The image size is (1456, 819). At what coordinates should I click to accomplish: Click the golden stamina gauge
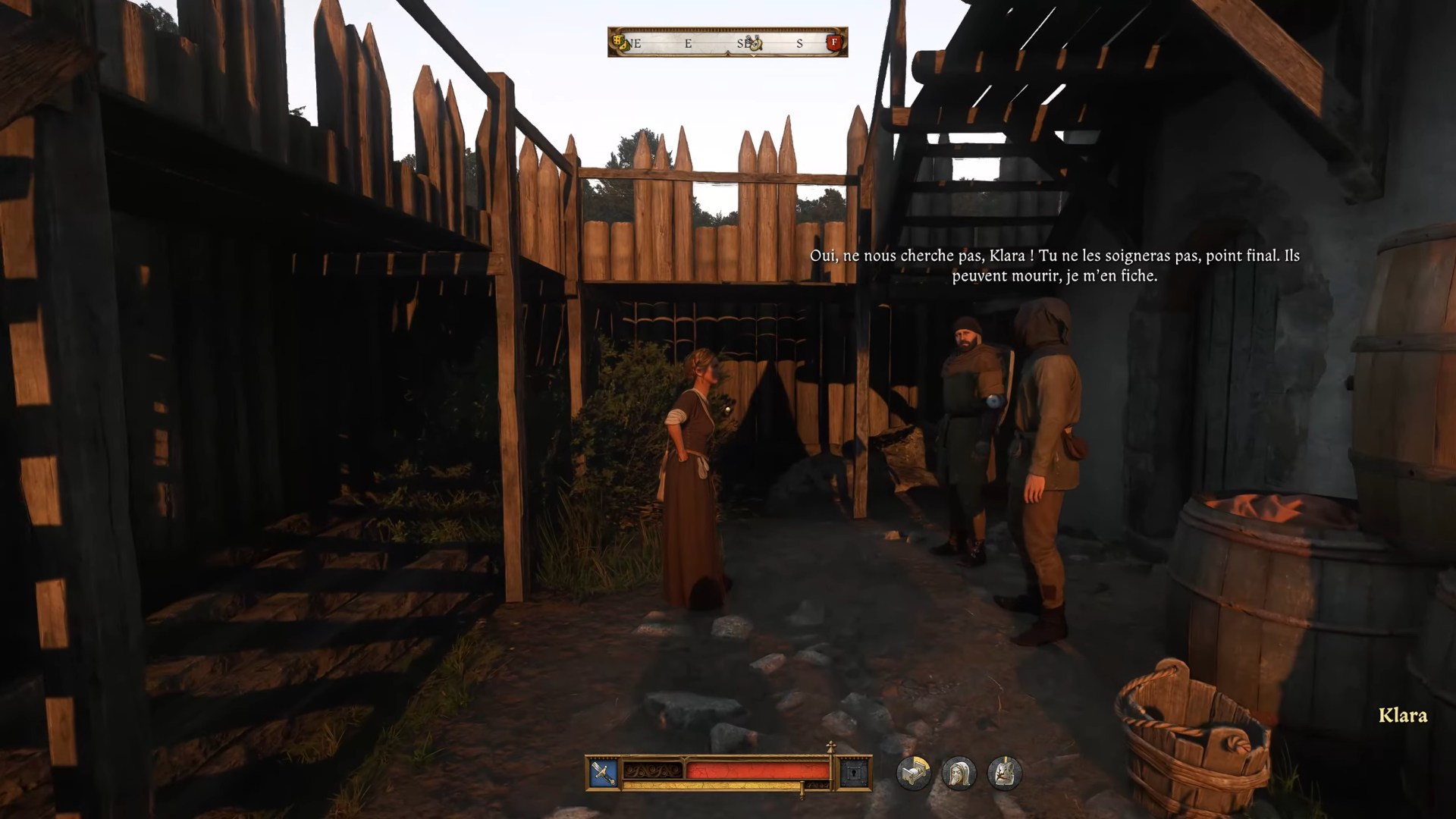coord(708,783)
